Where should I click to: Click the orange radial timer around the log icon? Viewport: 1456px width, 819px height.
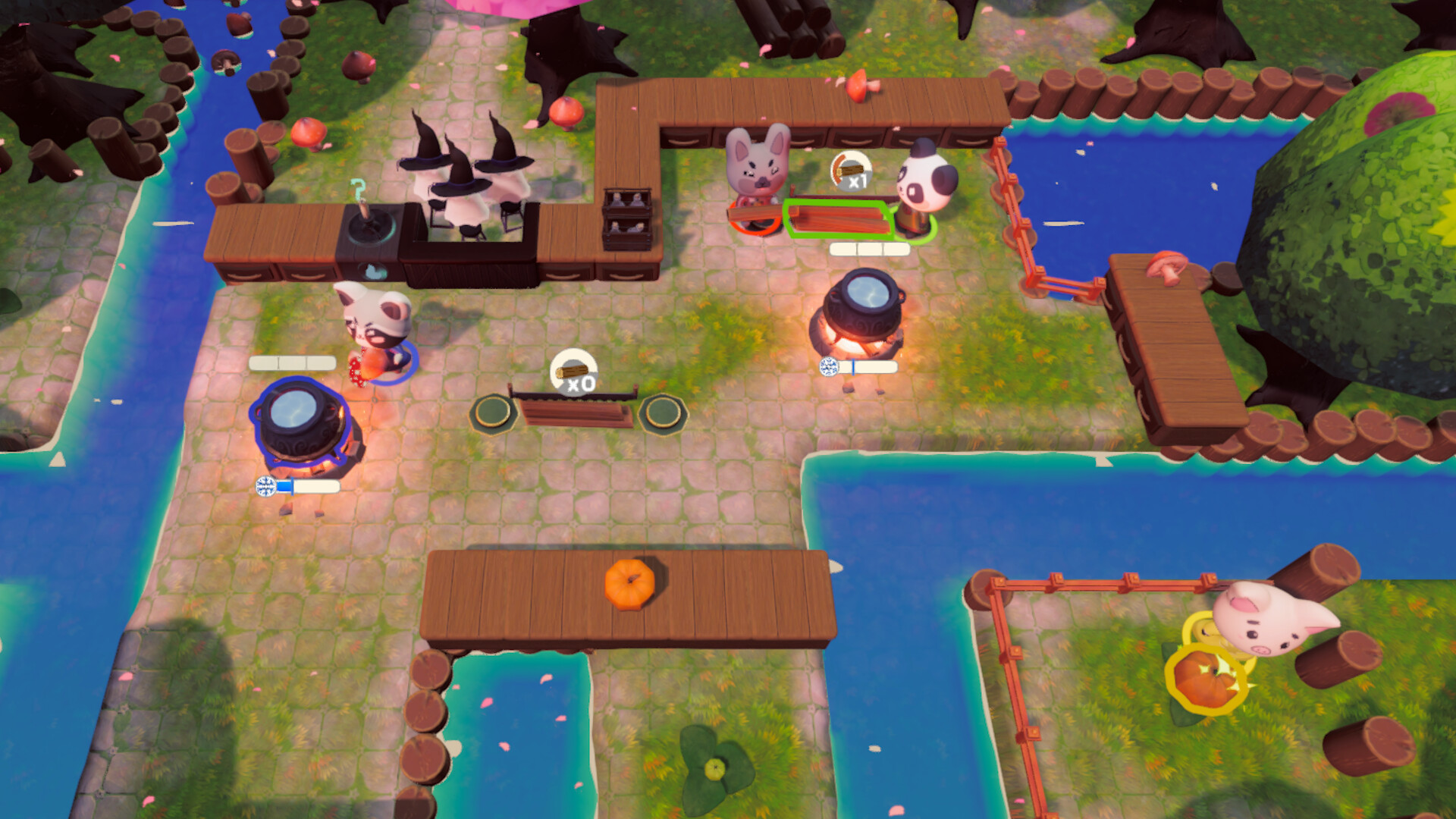pos(837,168)
